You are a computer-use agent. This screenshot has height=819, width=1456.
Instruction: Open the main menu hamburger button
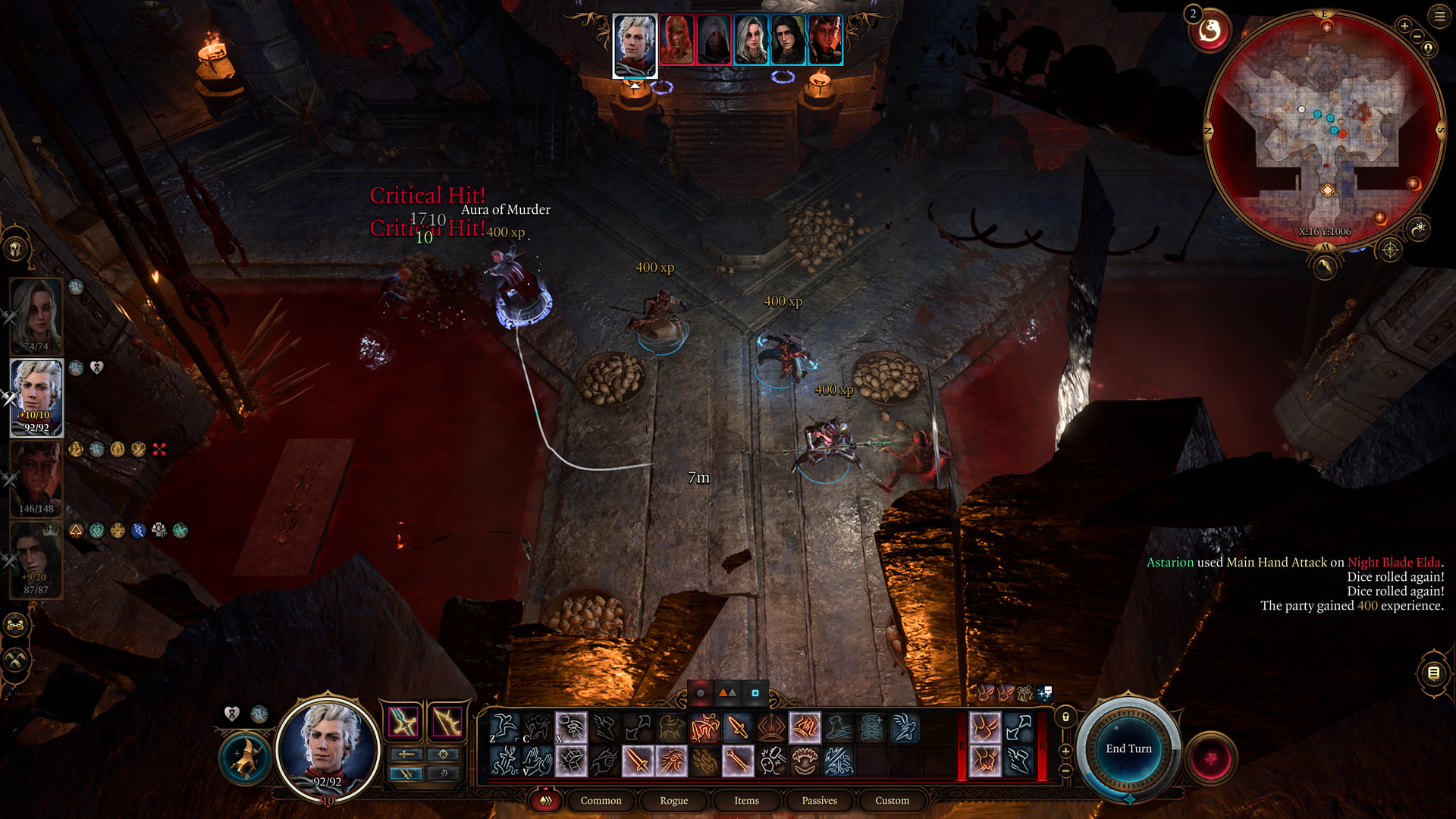pyautogui.click(x=1439, y=16)
